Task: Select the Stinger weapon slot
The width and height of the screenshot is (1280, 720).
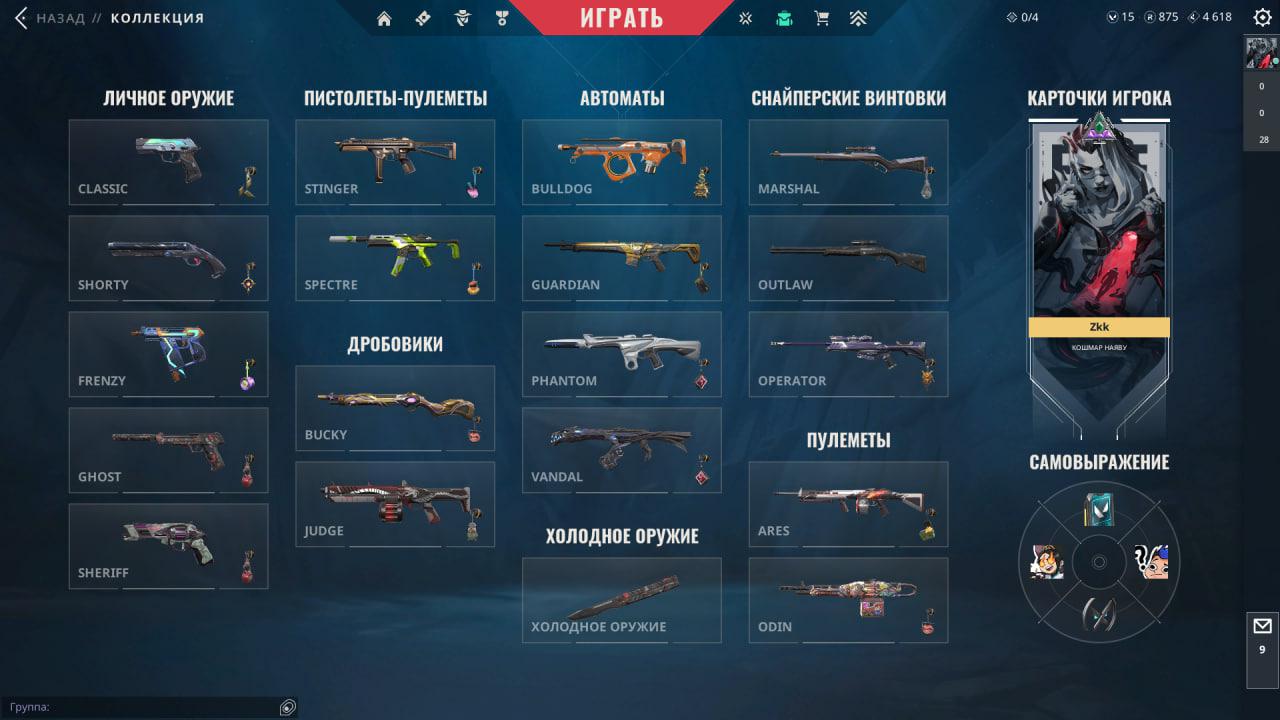Action: (x=395, y=162)
